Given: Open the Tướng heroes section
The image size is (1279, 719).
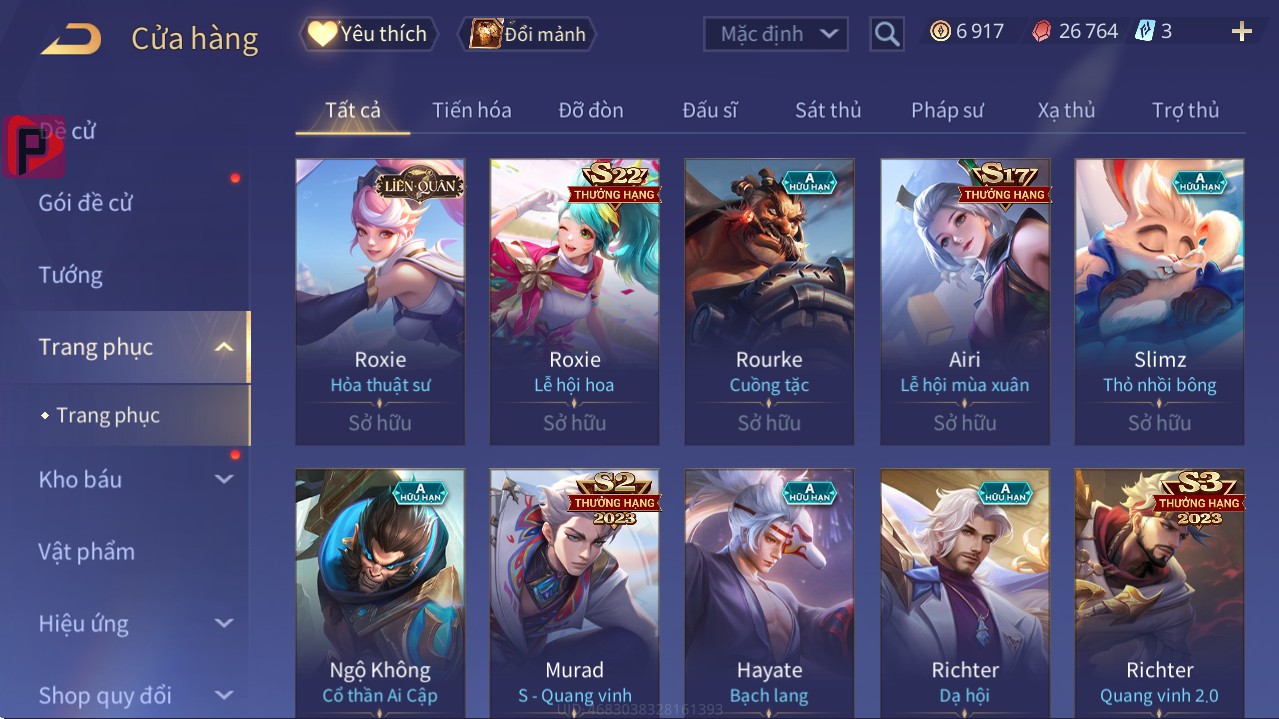Looking at the screenshot, I should coord(71,275).
